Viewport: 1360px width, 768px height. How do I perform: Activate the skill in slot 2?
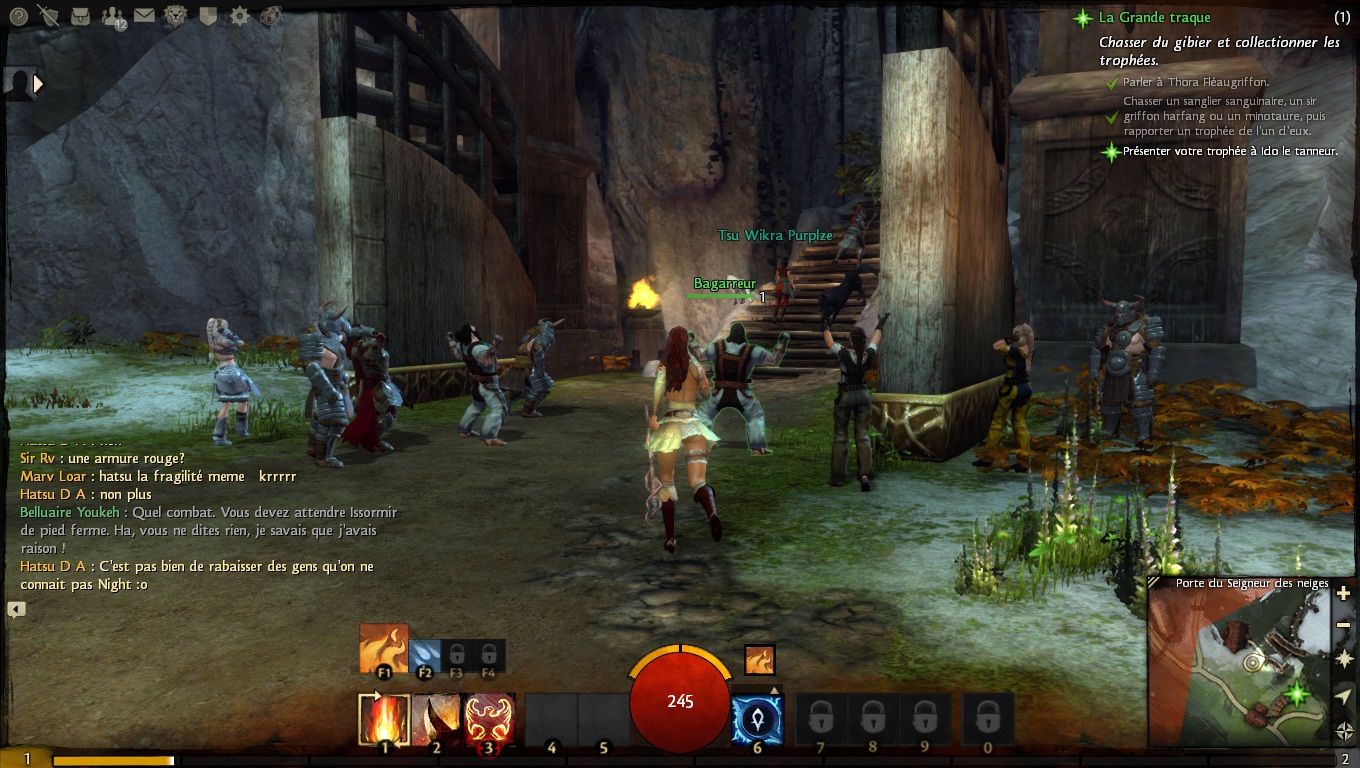click(x=436, y=720)
